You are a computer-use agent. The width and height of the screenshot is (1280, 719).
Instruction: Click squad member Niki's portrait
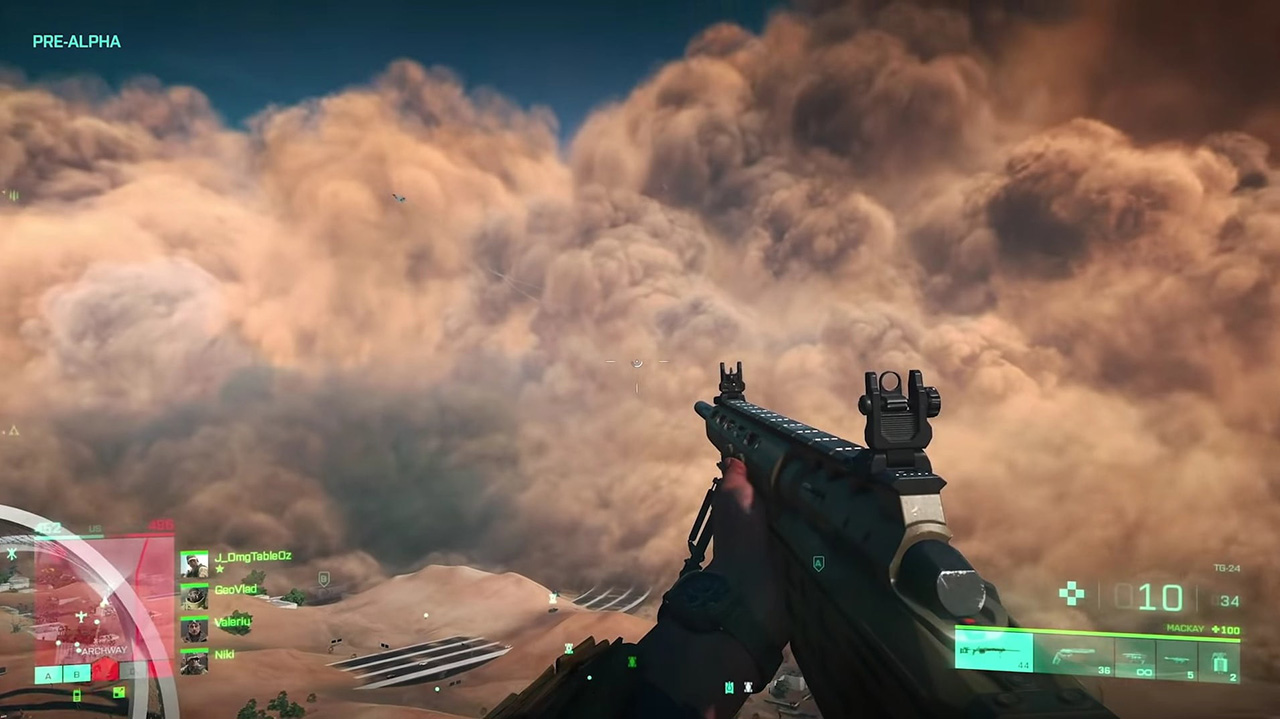click(x=194, y=661)
